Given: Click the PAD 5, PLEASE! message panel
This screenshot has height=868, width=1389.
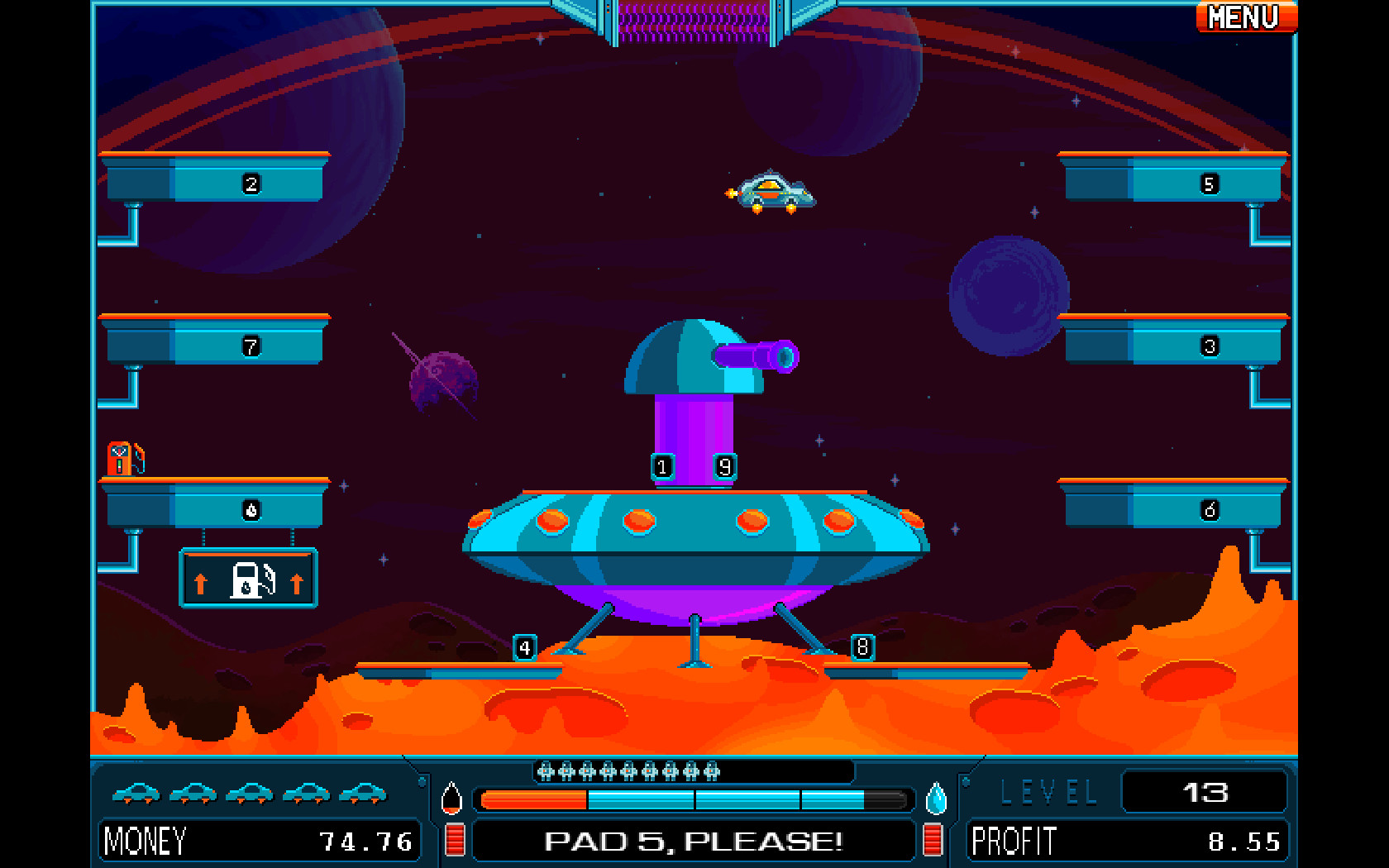Looking at the screenshot, I should pyautogui.click(x=693, y=842).
